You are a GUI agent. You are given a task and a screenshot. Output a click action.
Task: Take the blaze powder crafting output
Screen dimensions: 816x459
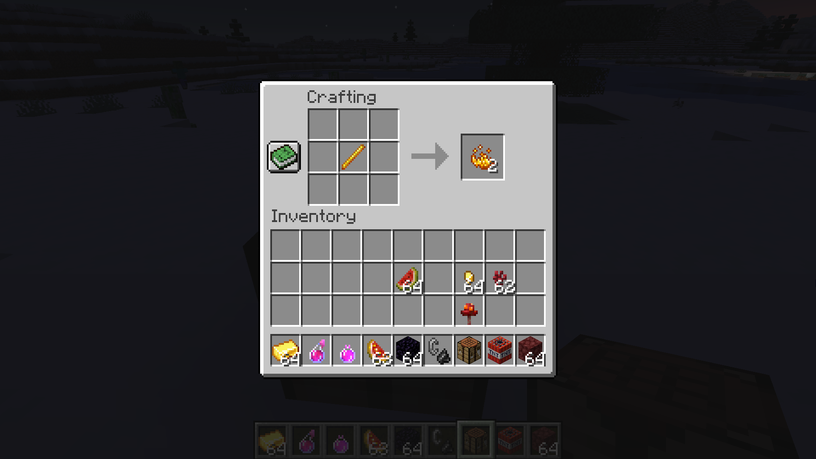click(482, 157)
